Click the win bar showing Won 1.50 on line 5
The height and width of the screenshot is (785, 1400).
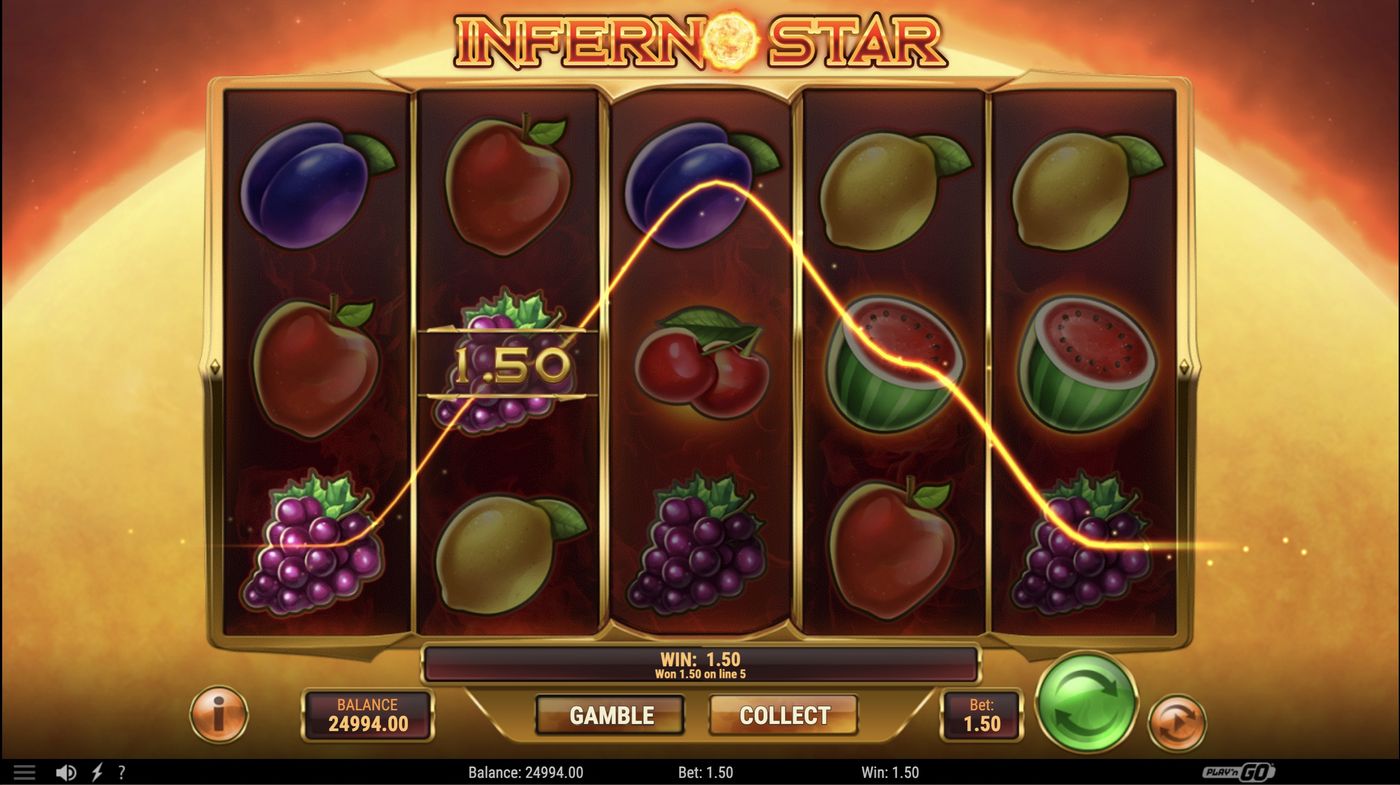(x=700, y=661)
